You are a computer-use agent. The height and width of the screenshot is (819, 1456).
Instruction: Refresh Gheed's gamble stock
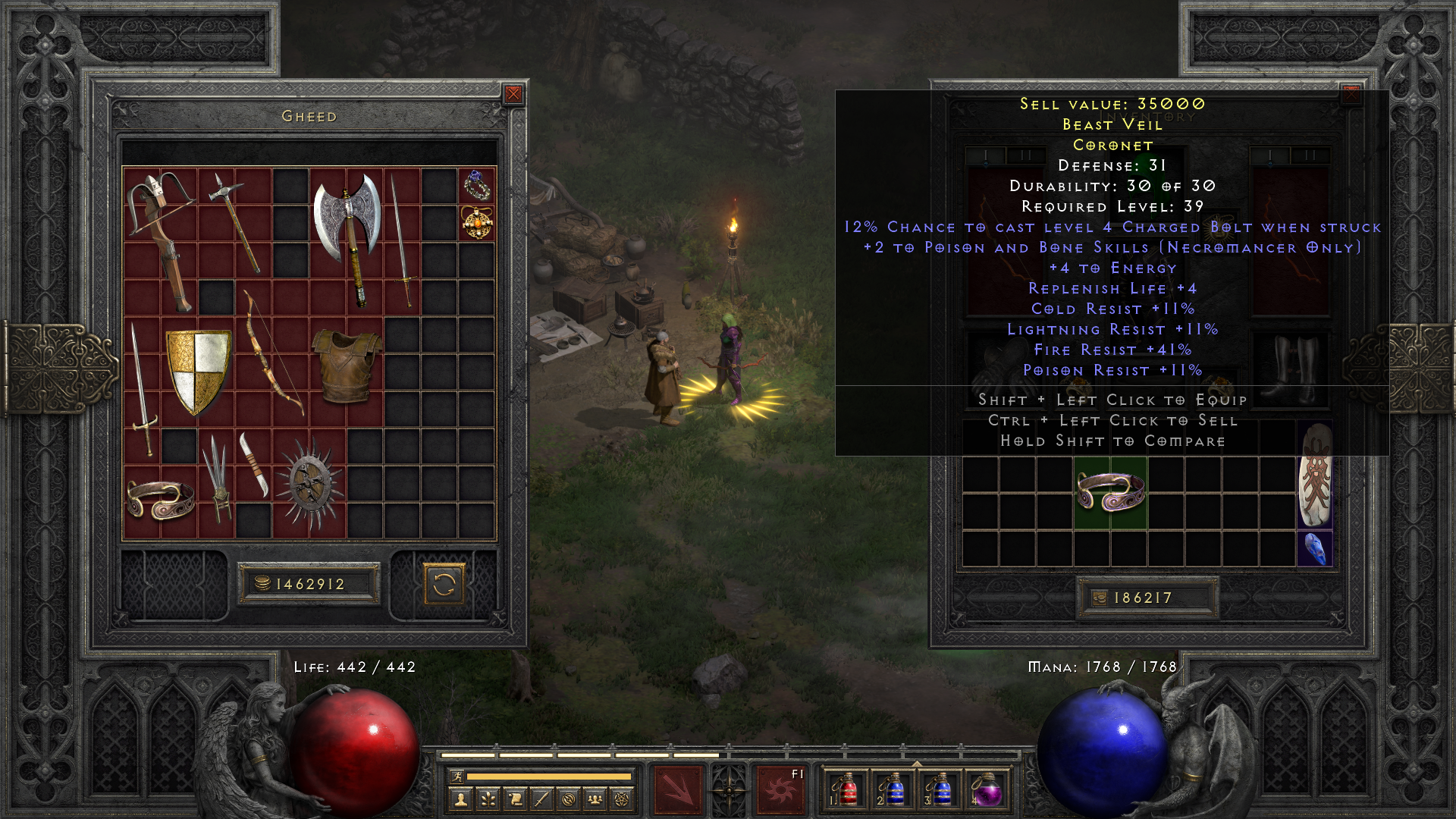[x=444, y=585]
